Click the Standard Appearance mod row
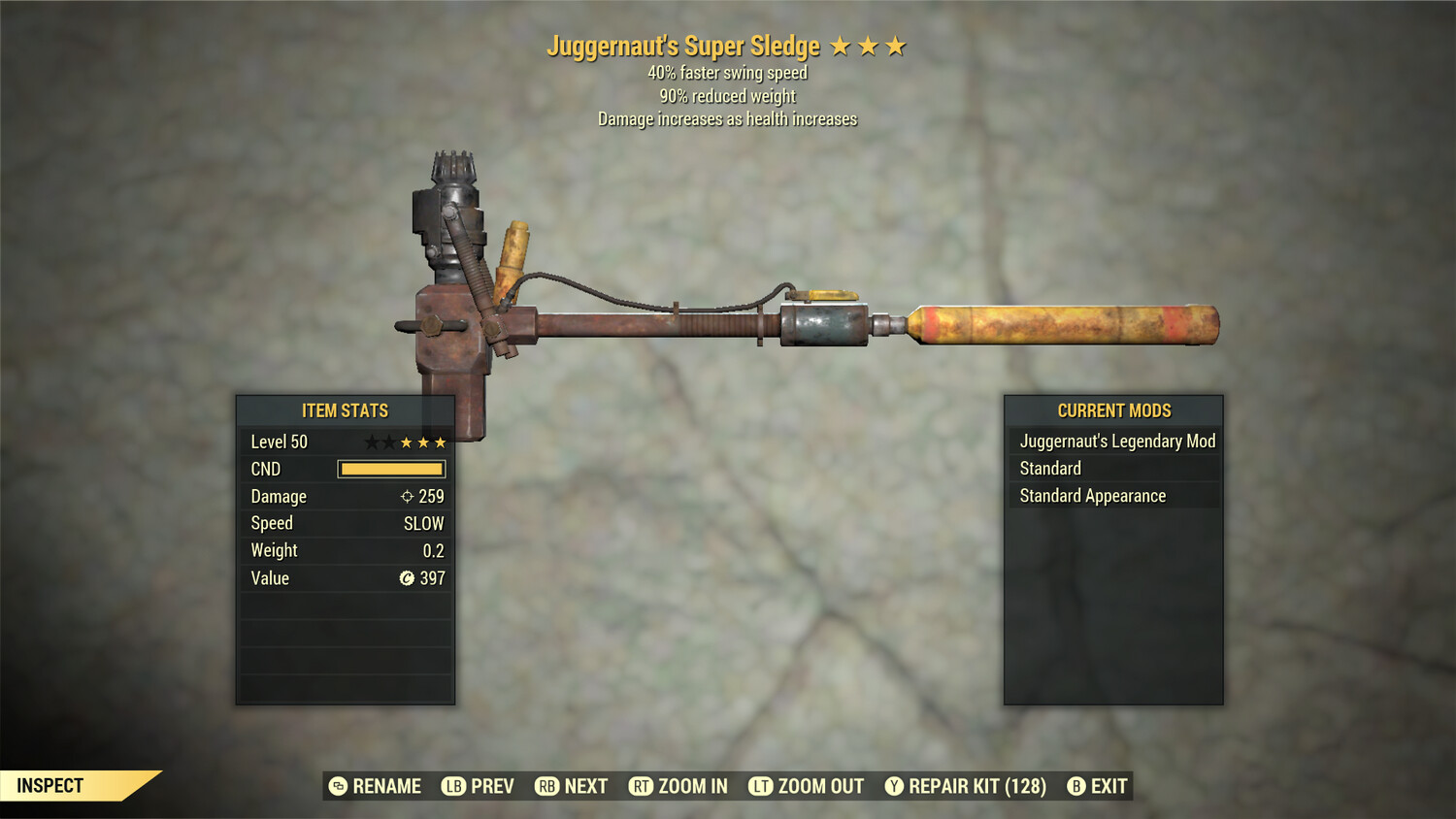Screen dimensions: 1456x819 pos(1093,496)
